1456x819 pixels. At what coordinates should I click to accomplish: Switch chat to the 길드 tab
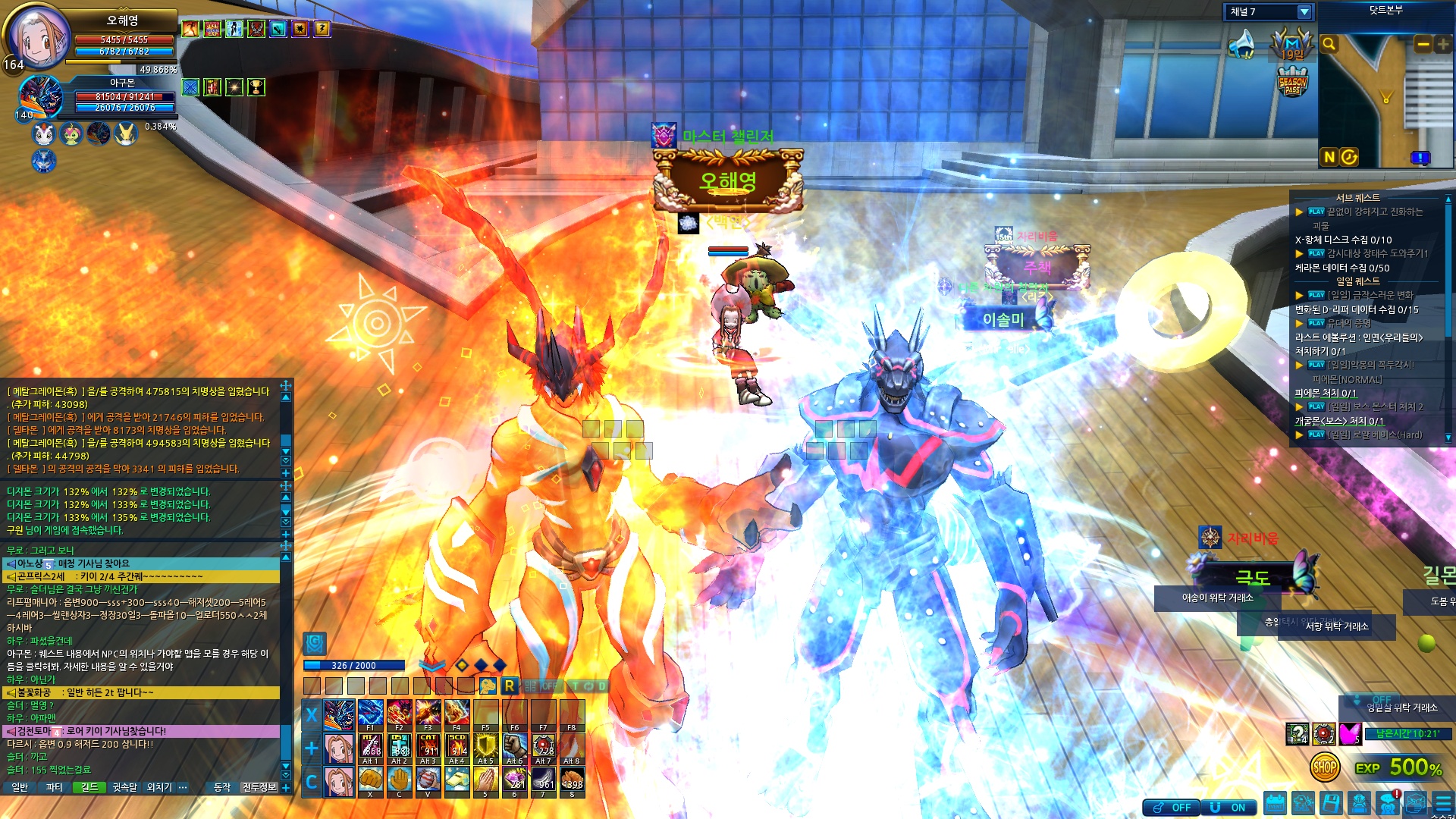89,788
